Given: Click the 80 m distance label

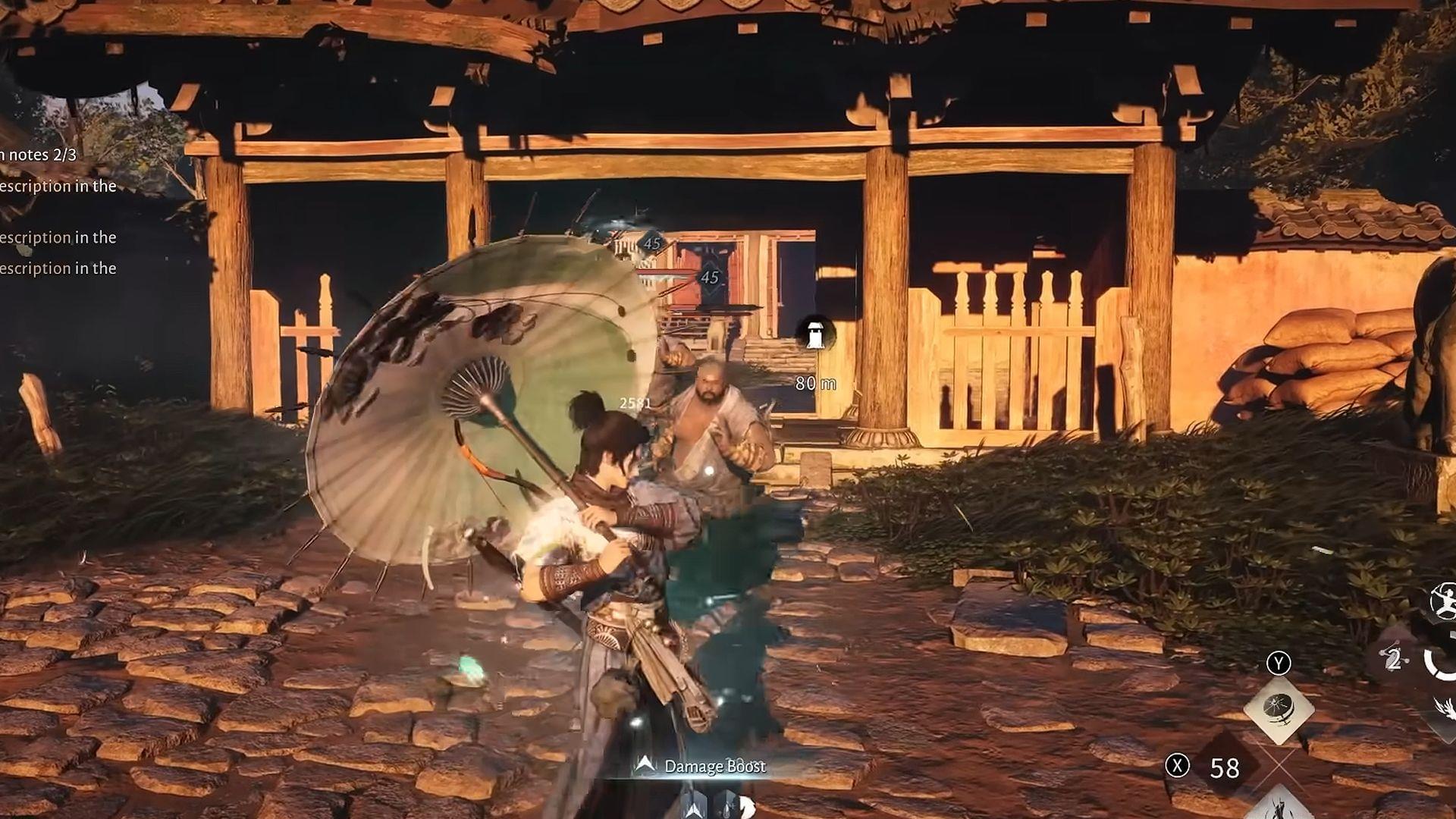Looking at the screenshot, I should coord(815,384).
